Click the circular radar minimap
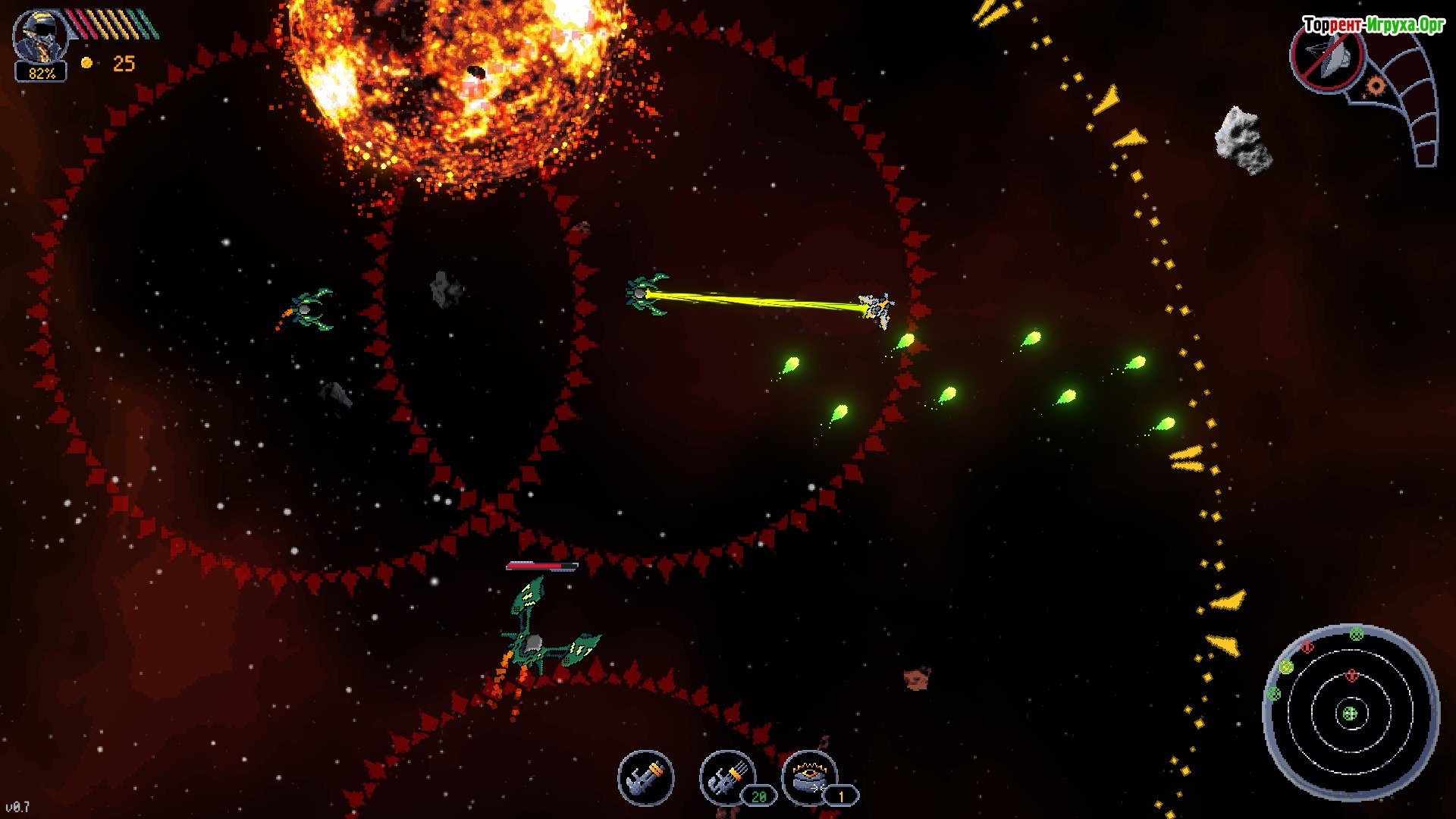Viewport: 1456px width, 819px height. point(1351,713)
